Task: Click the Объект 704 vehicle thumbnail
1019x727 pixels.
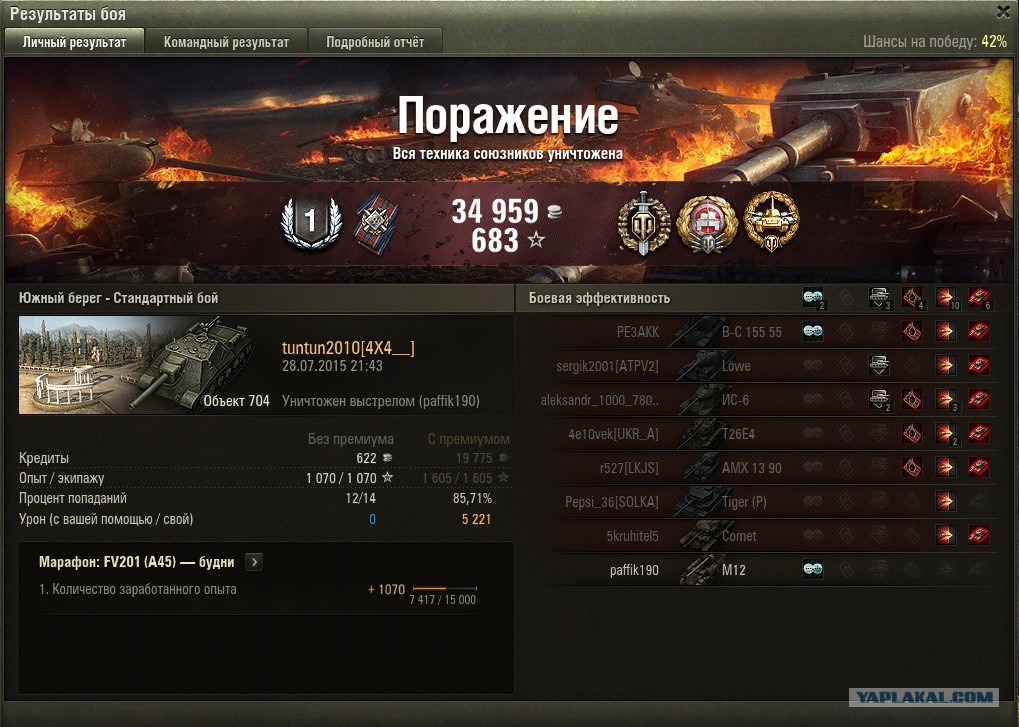Action: coord(145,364)
